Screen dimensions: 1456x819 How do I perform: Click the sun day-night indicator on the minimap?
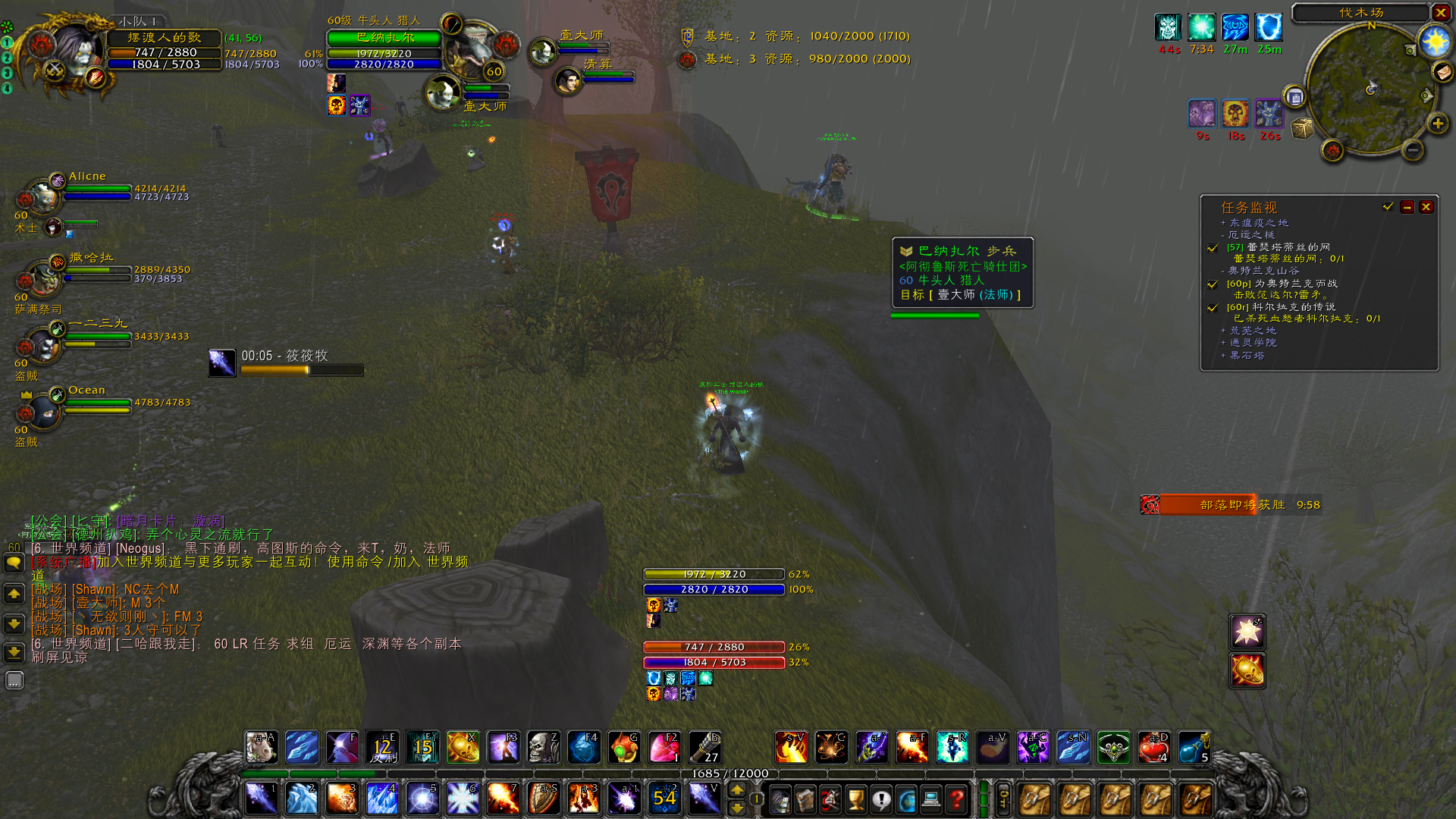coord(1435,42)
